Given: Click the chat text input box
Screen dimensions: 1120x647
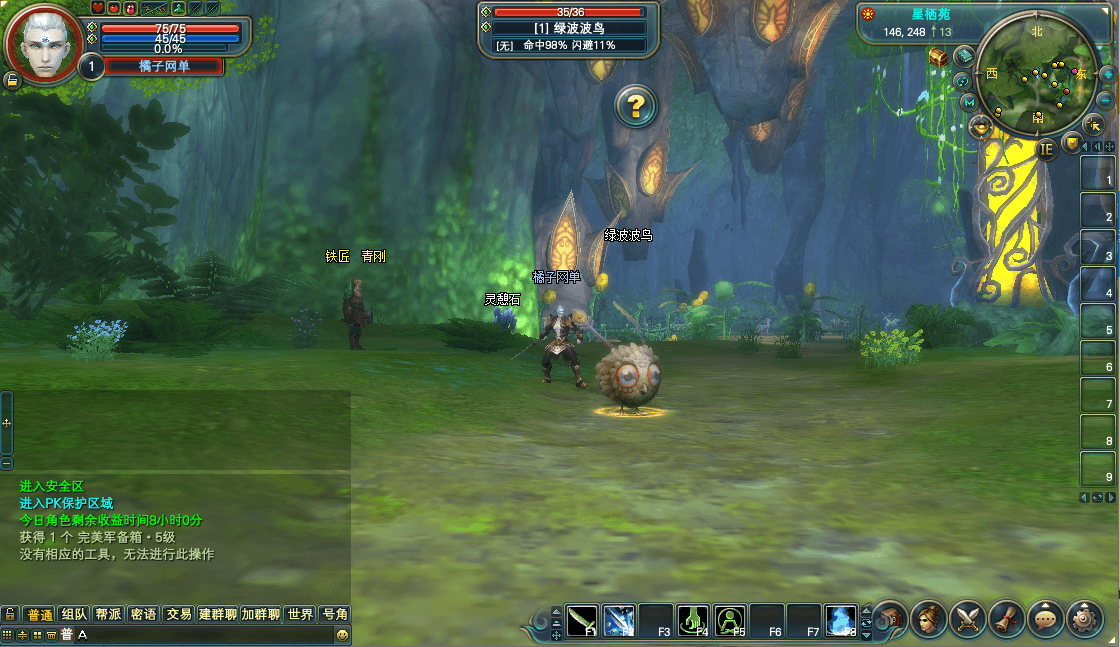Looking at the screenshot, I should pyautogui.click(x=200, y=635).
